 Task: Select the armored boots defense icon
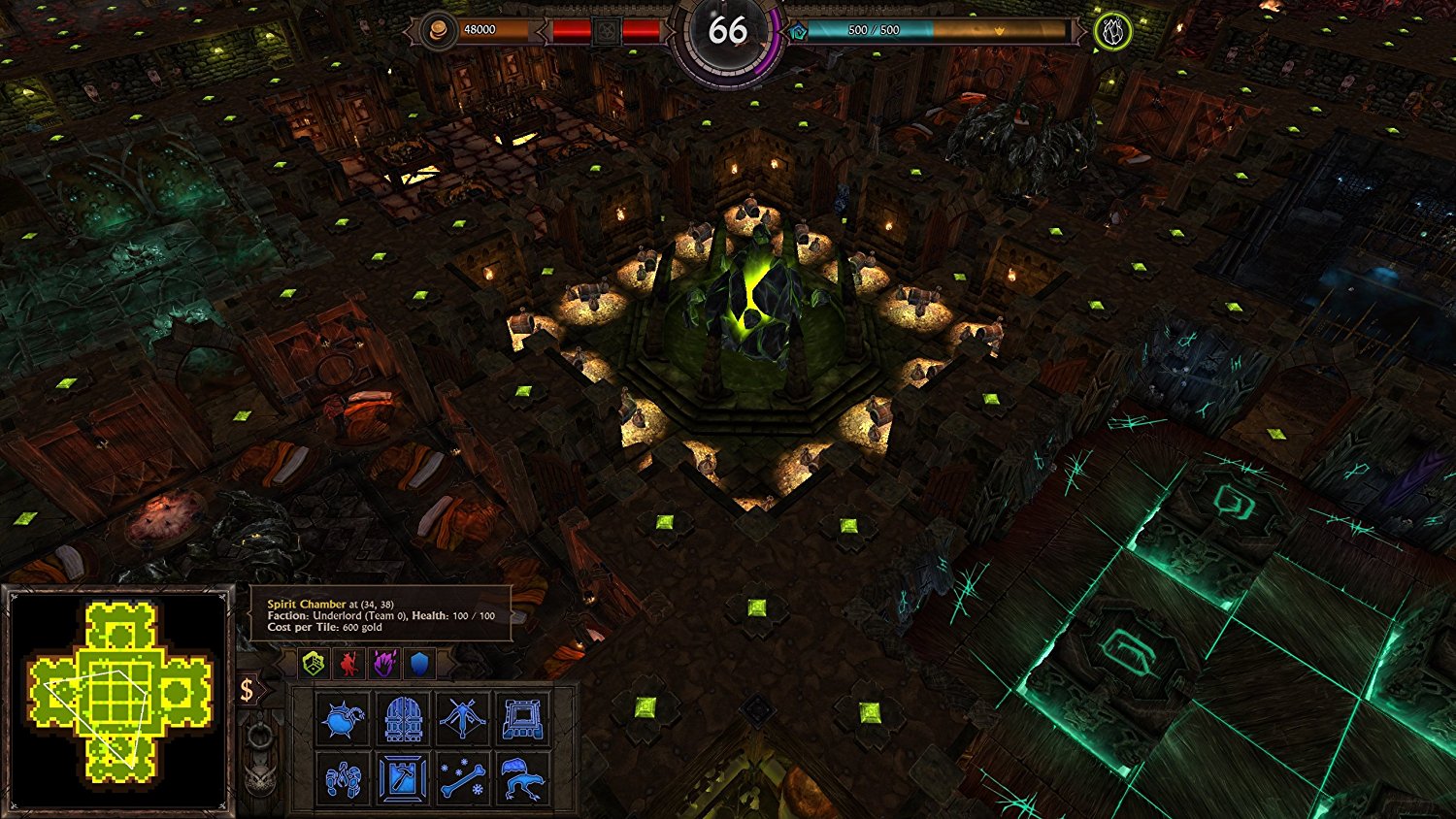(x=345, y=778)
